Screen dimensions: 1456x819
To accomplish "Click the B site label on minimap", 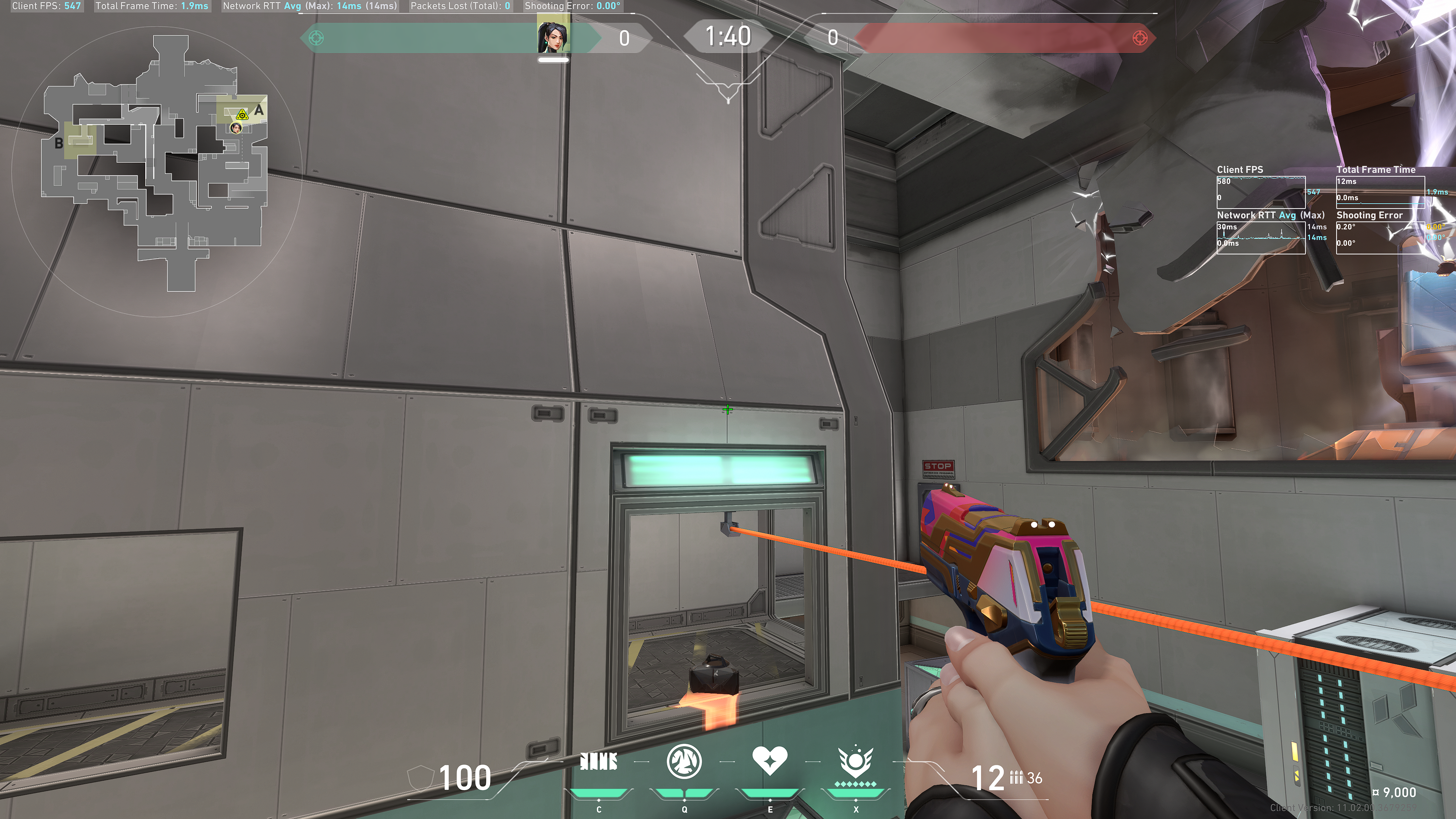I will pyautogui.click(x=59, y=144).
